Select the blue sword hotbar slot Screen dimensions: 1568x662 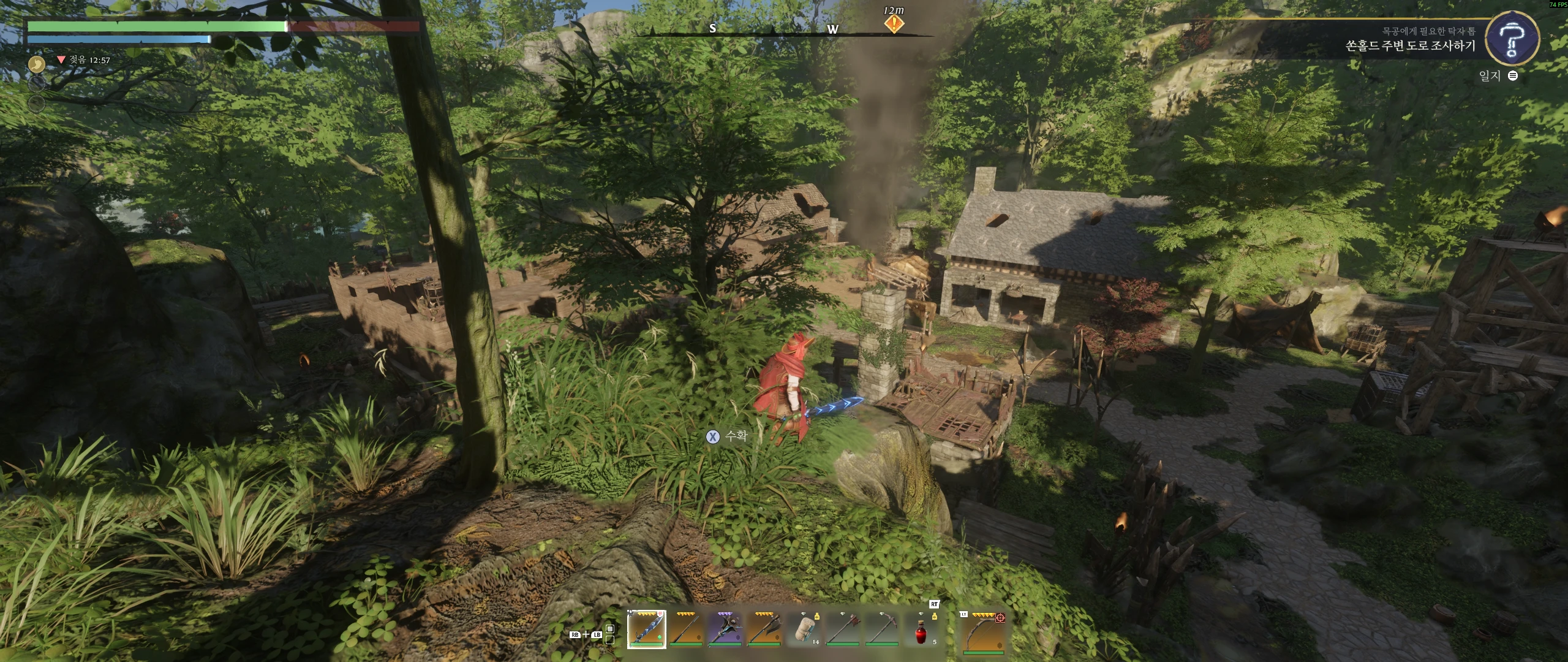tap(646, 629)
